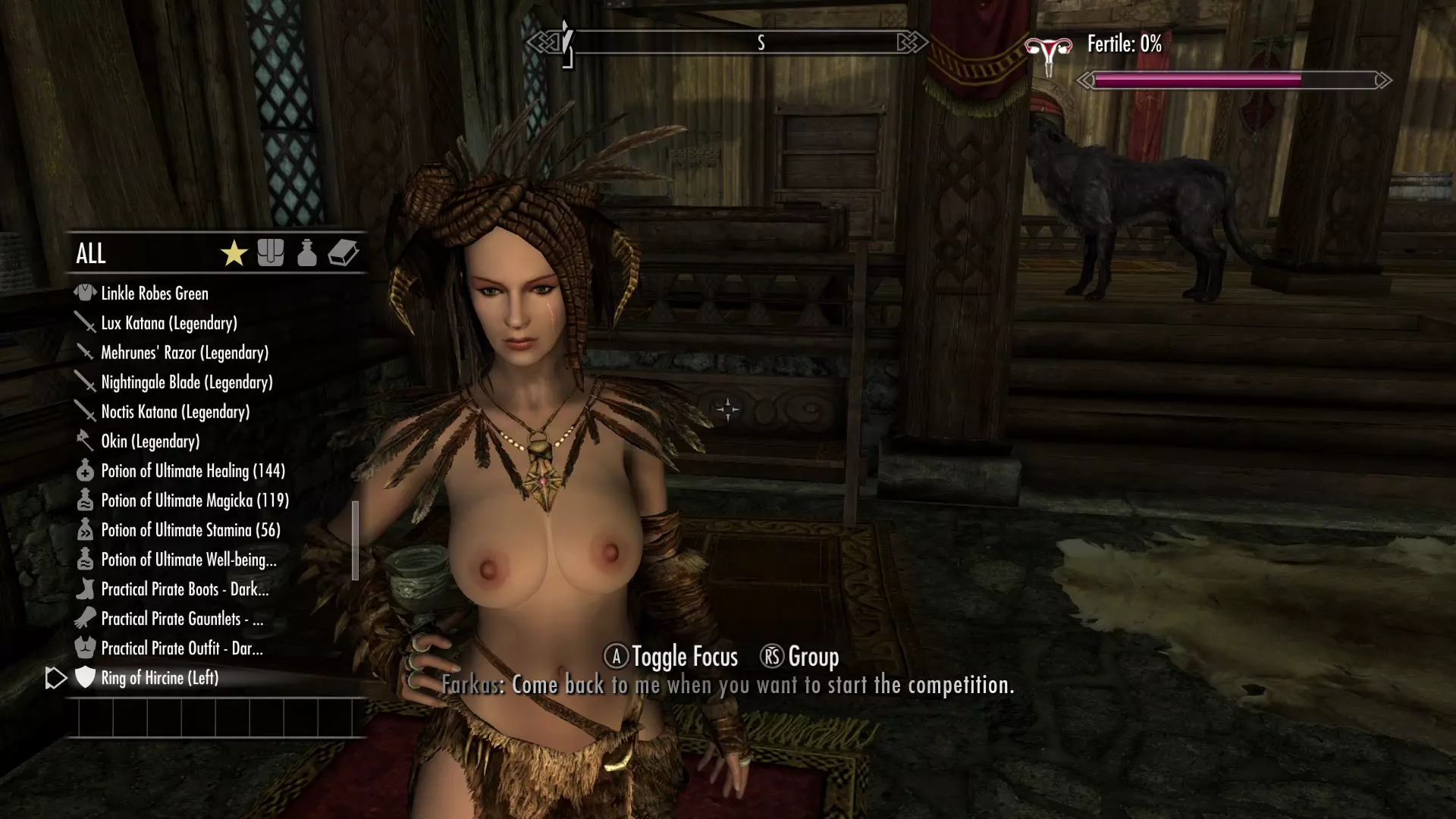Use Potion of Ultimate Healing
The width and height of the screenshot is (1456, 819).
point(193,471)
